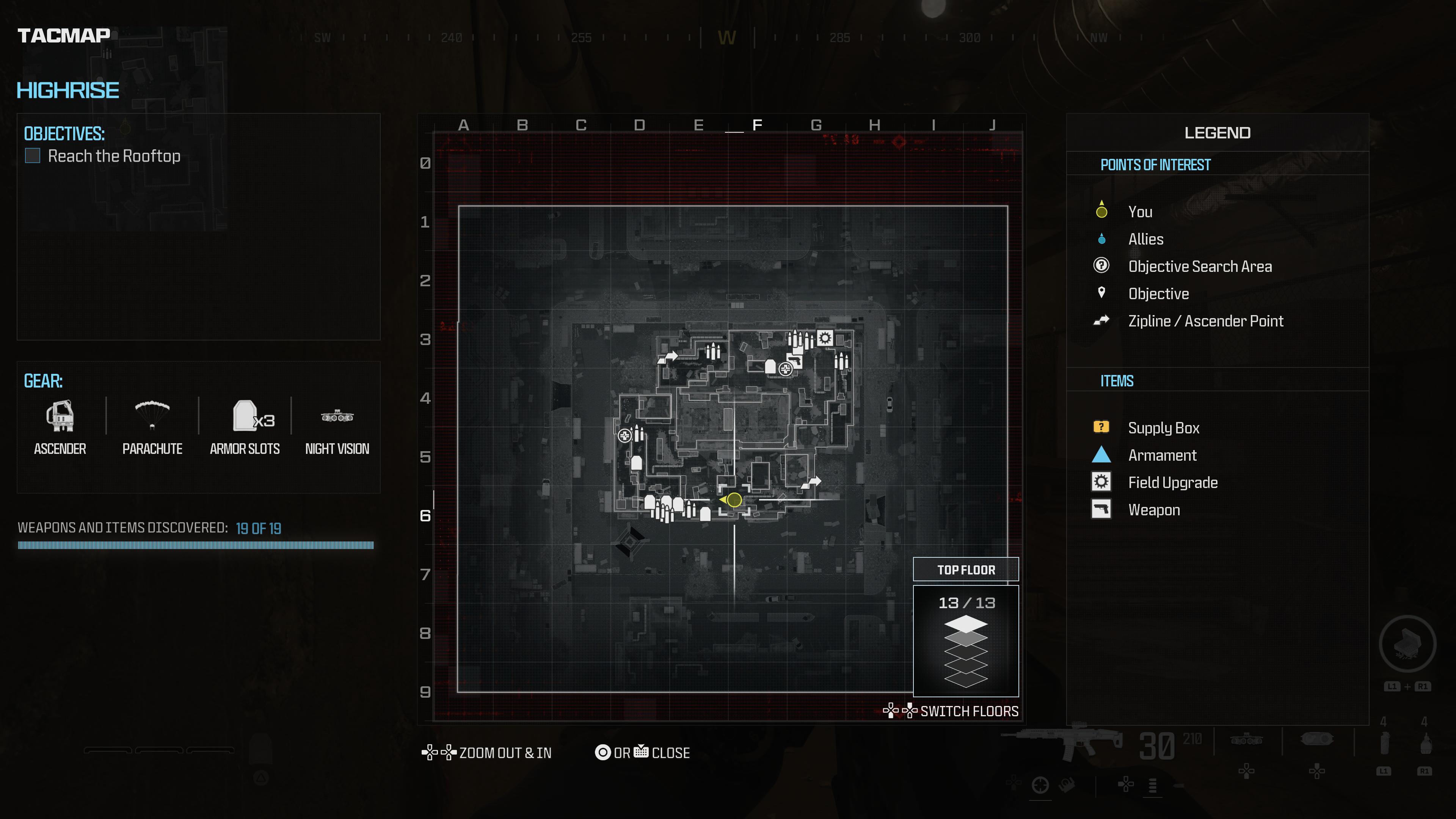
Task: Select Objective Search Area in the legend
Action: click(x=1199, y=266)
